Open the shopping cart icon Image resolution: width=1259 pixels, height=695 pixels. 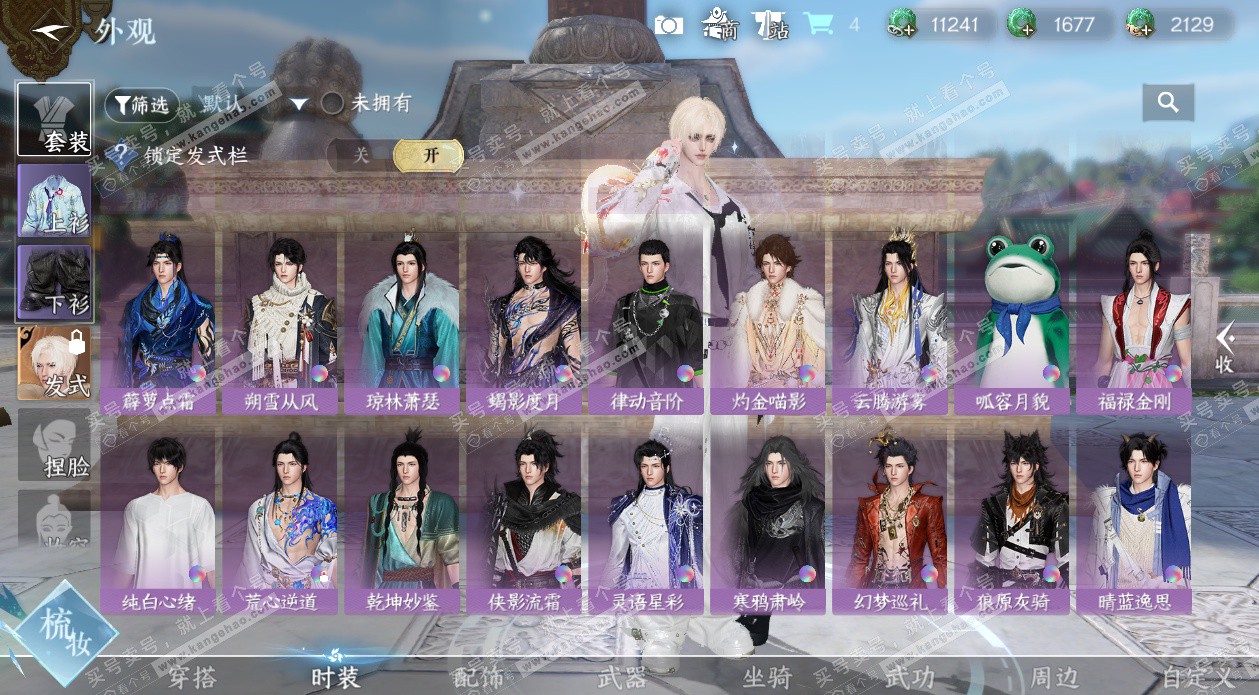click(819, 24)
